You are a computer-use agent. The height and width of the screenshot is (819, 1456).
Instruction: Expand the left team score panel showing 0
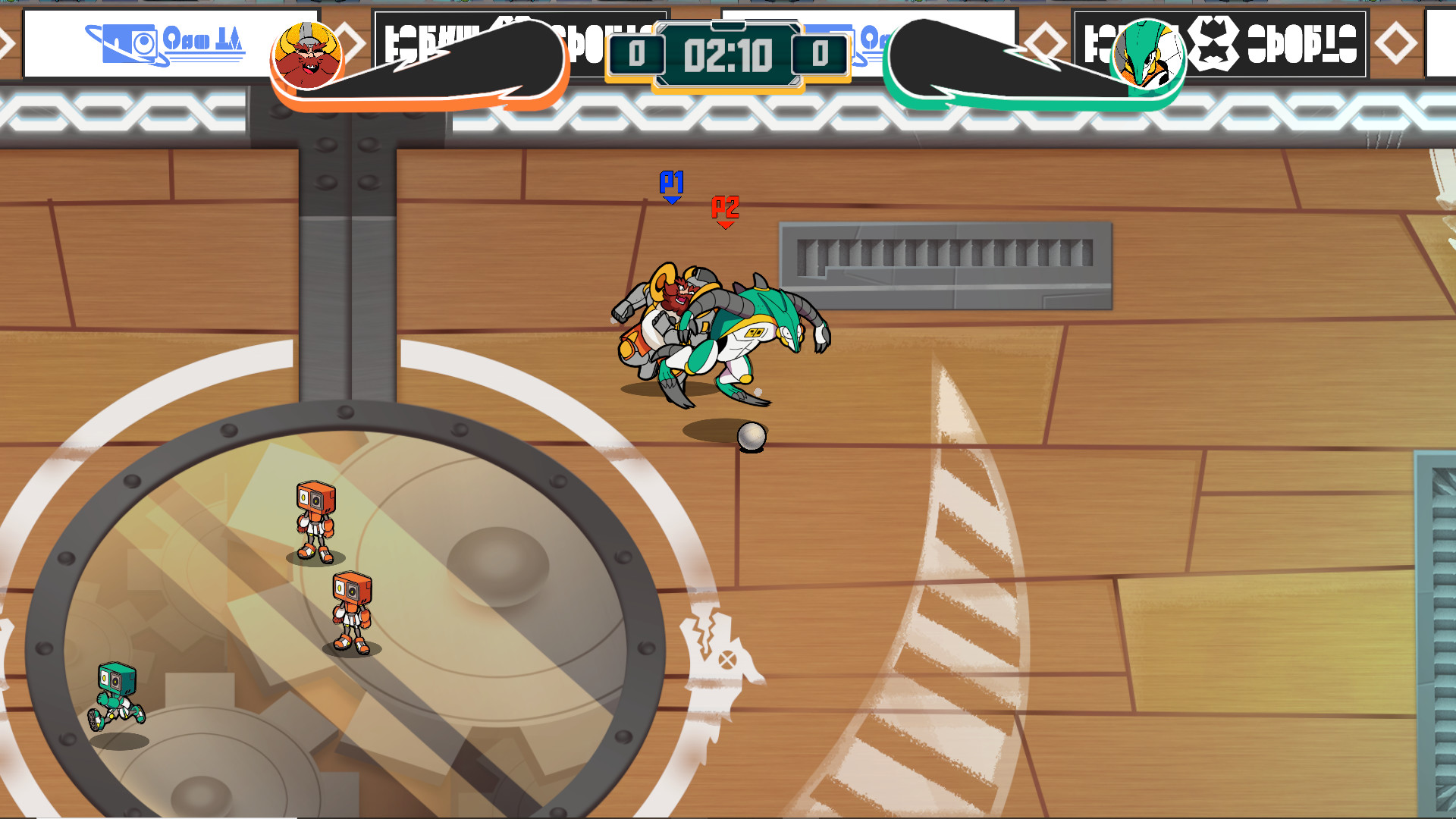[639, 53]
